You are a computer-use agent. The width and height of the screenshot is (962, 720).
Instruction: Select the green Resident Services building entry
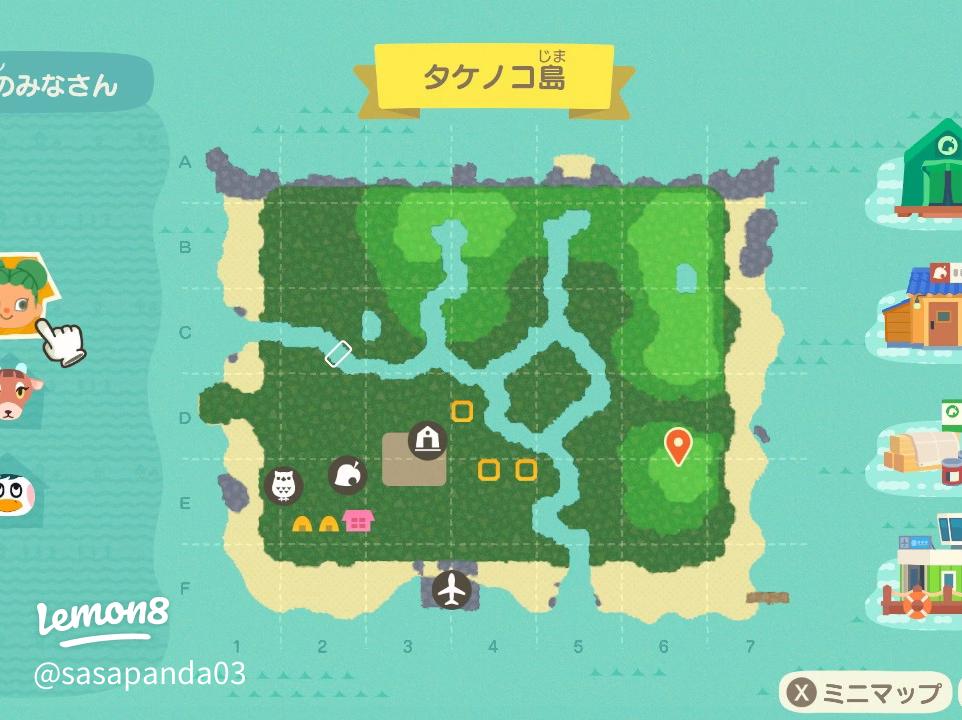(x=932, y=170)
